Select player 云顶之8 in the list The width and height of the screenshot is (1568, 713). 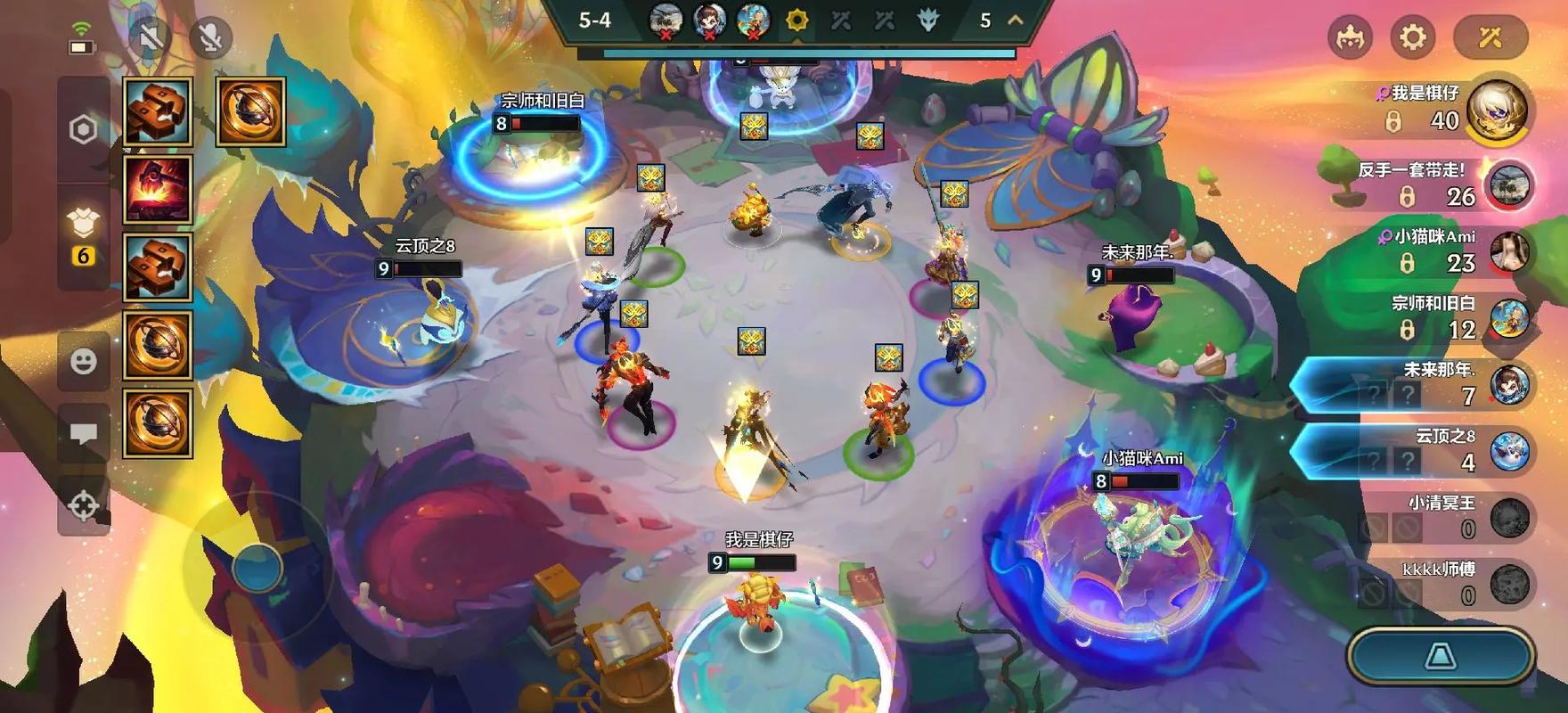click(1425, 451)
